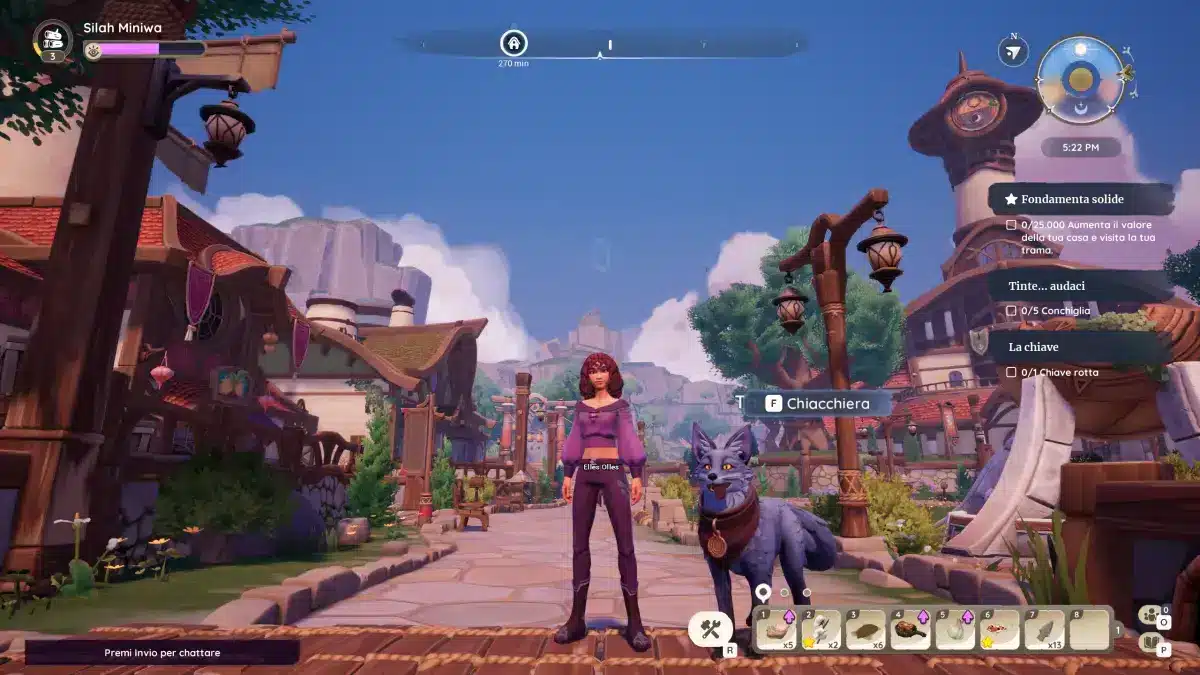Select the raw poultry meat in hotbar slot 1
Image resolution: width=1200 pixels, height=675 pixels.
coord(776,630)
